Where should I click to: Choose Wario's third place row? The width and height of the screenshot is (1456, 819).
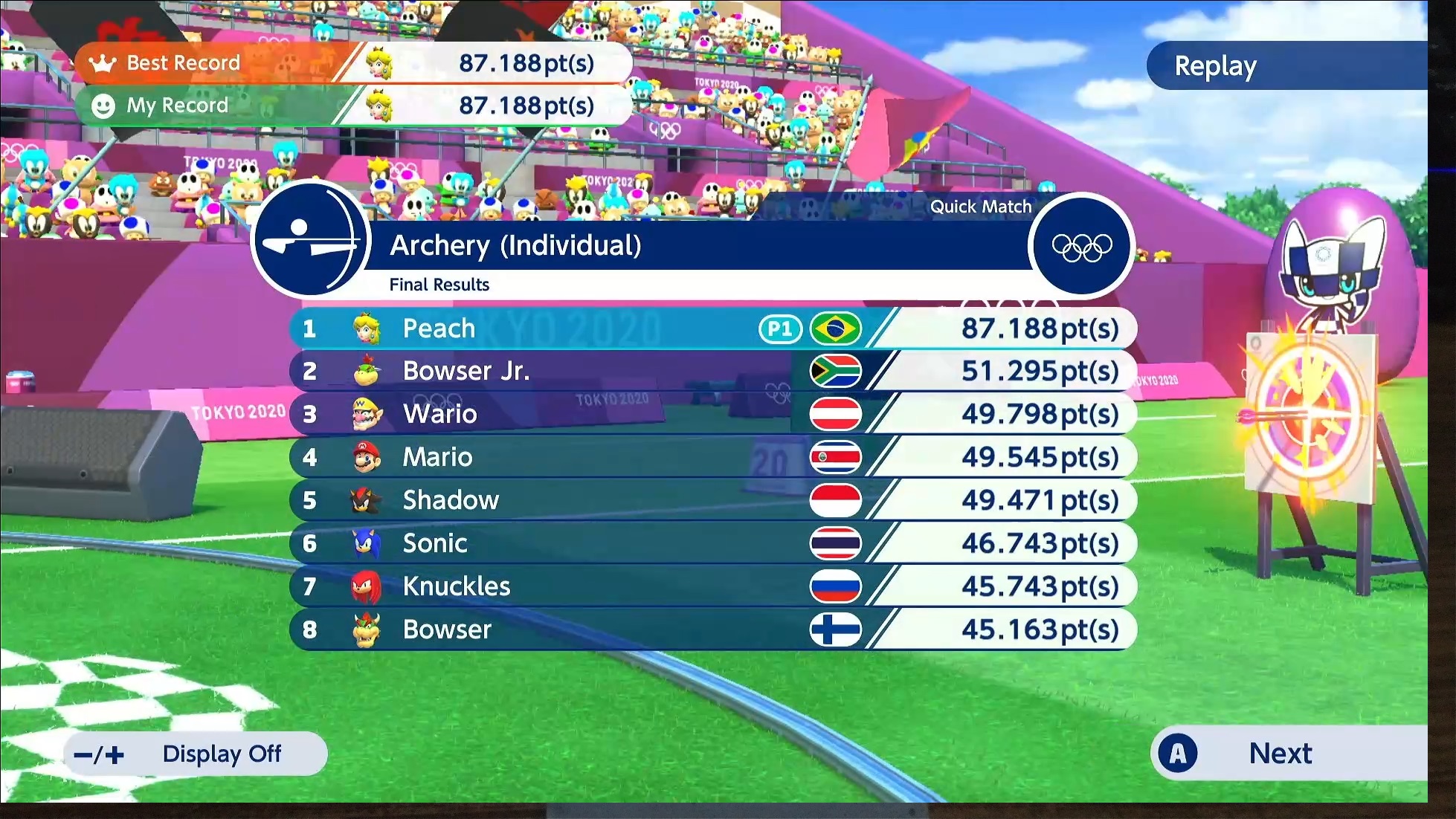click(712, 414)
